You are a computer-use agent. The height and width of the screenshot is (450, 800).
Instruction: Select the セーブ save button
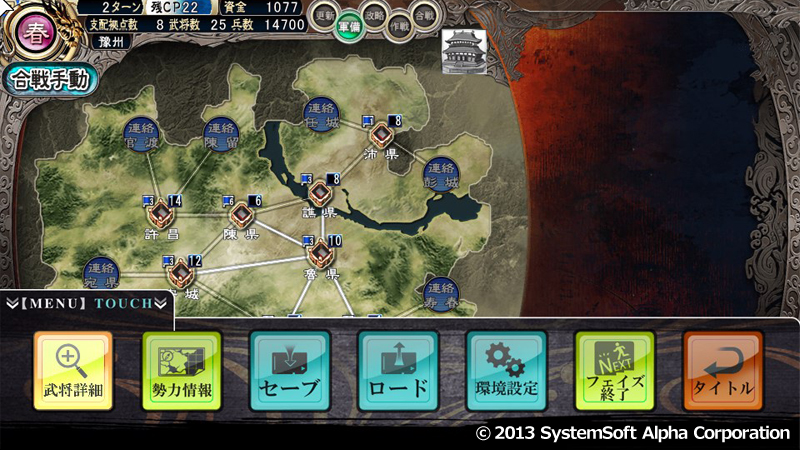pyautogui.click(x=289, y=370)
